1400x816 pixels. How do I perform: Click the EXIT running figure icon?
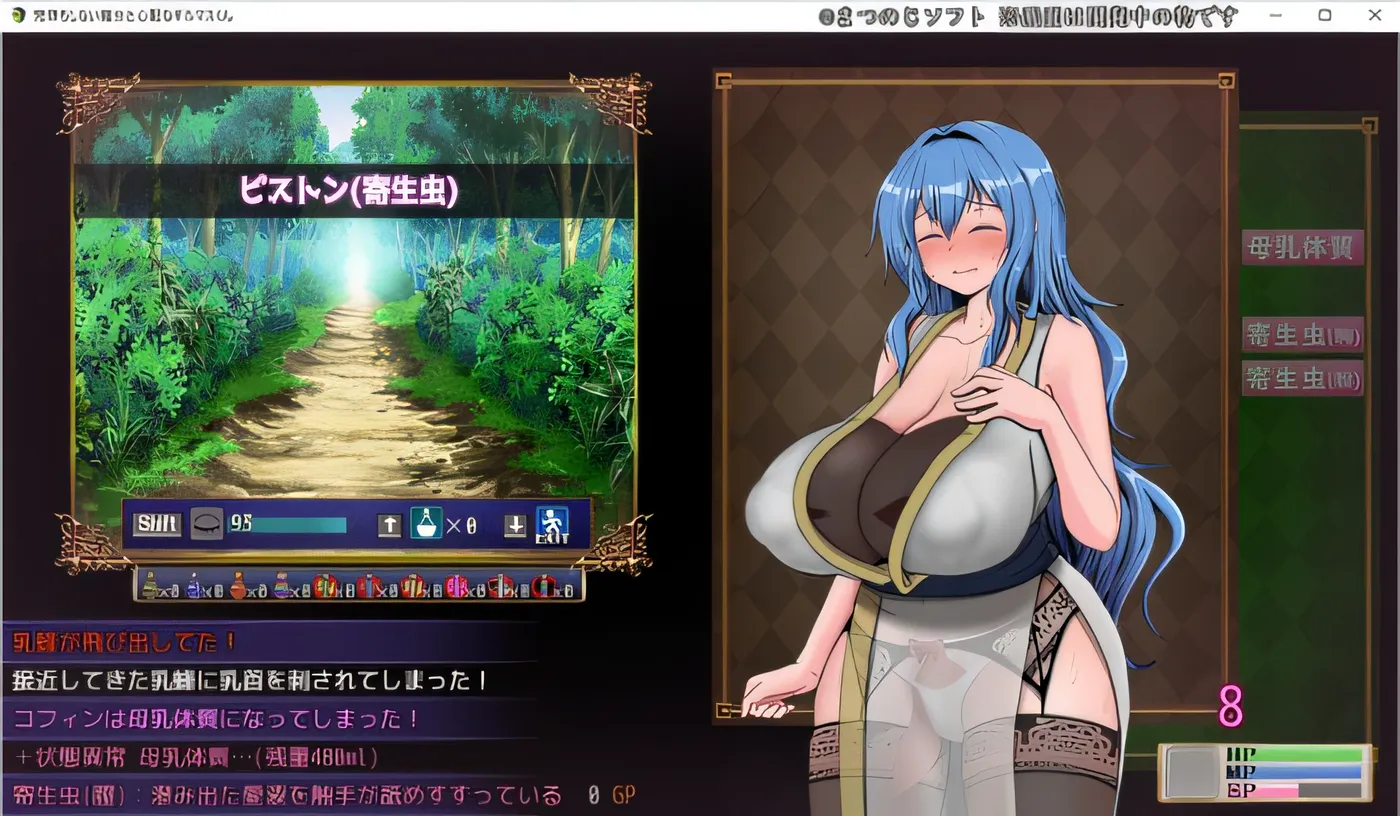point(551,524)
